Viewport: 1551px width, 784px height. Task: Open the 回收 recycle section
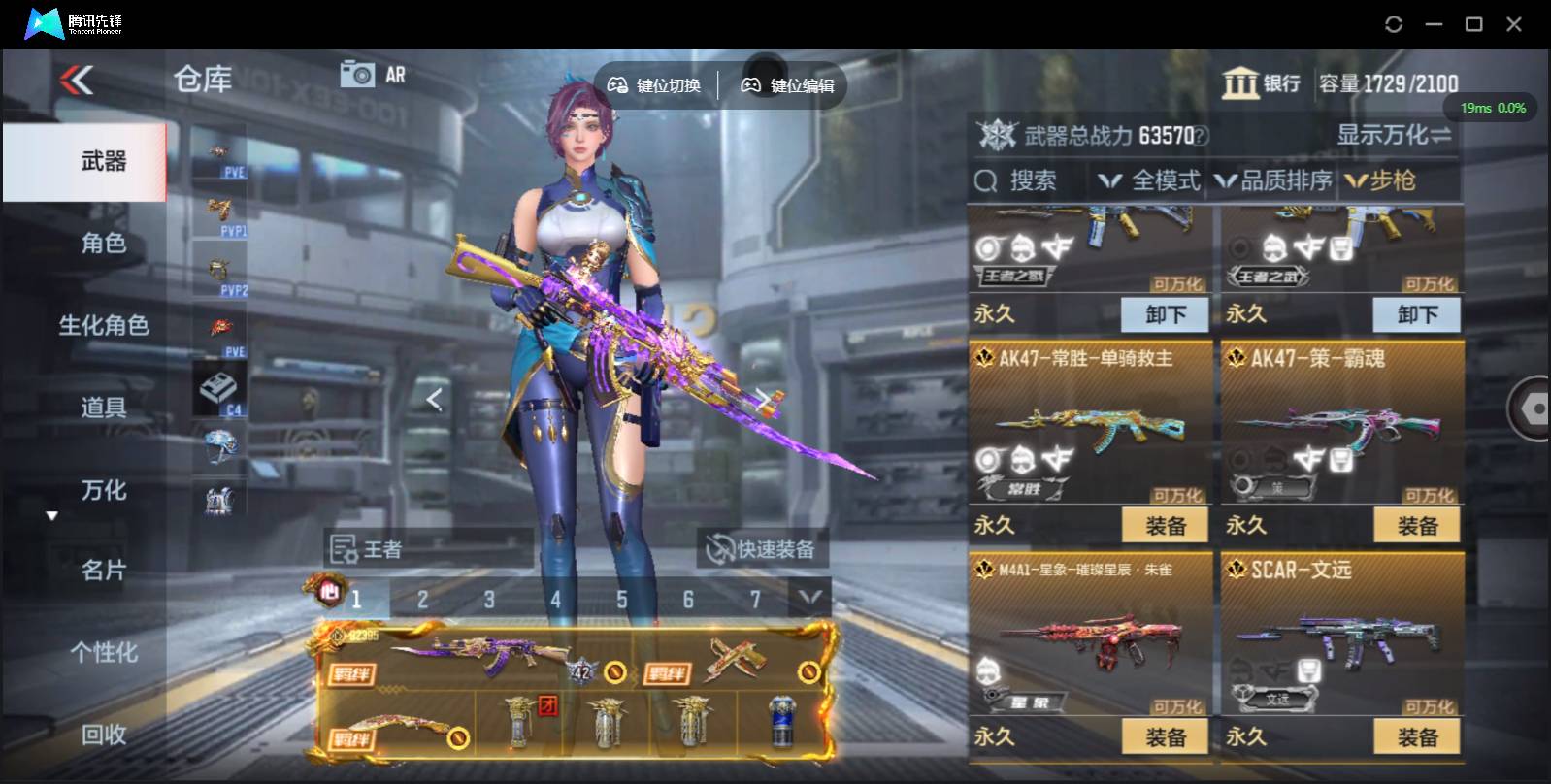pyautogui.click(x=102, y=736)
